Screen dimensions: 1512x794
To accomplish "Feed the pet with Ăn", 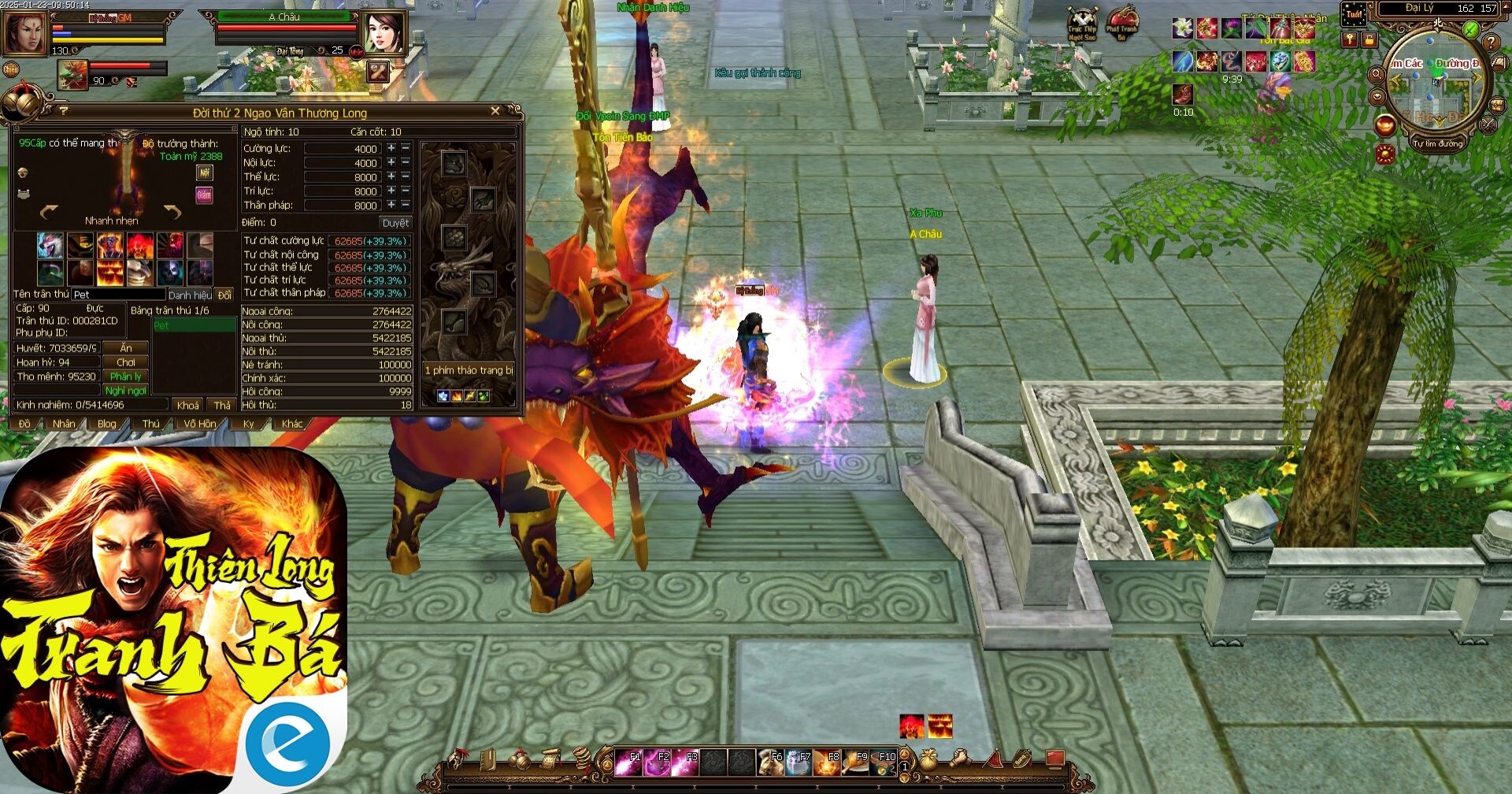I will coord(126,348).
